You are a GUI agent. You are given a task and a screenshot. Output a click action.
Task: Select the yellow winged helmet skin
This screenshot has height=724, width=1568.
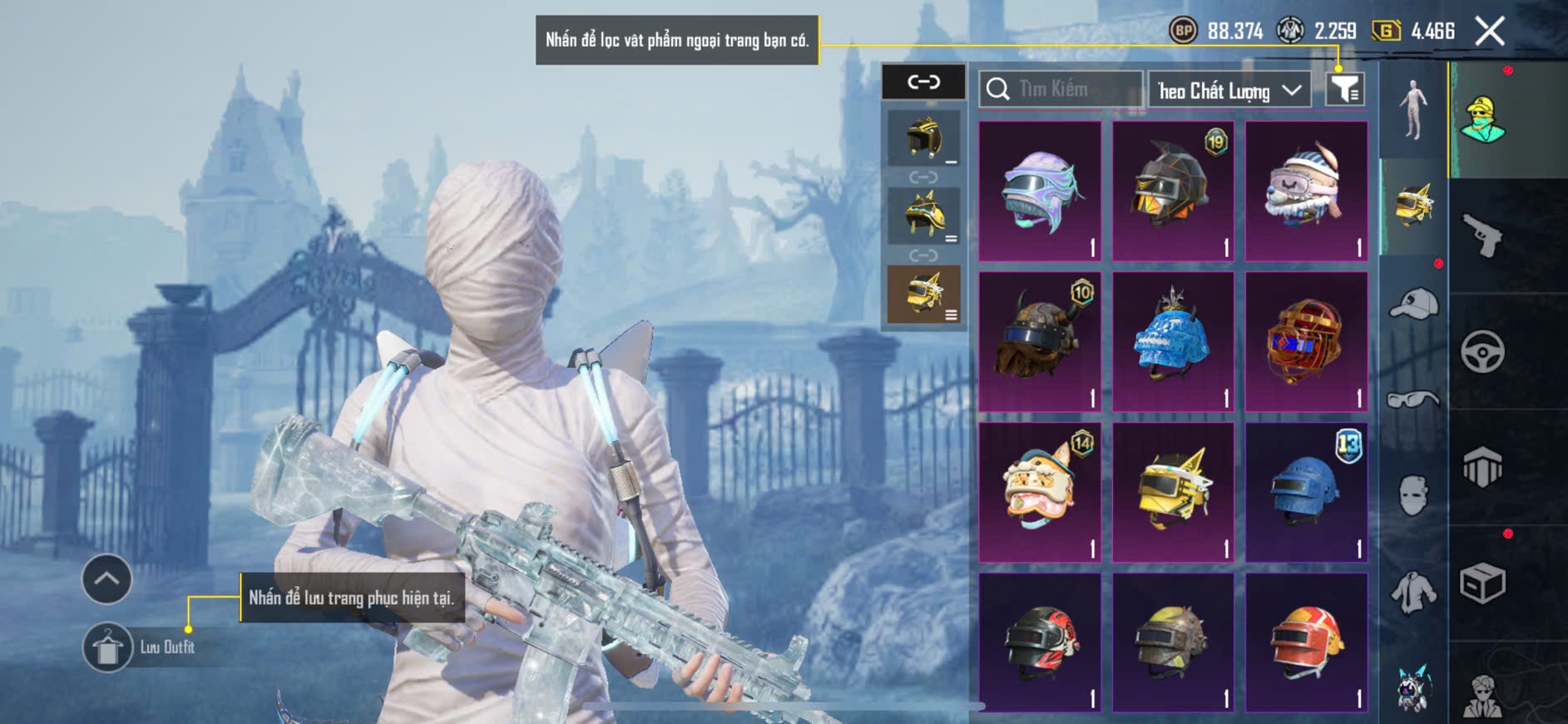1173,493
